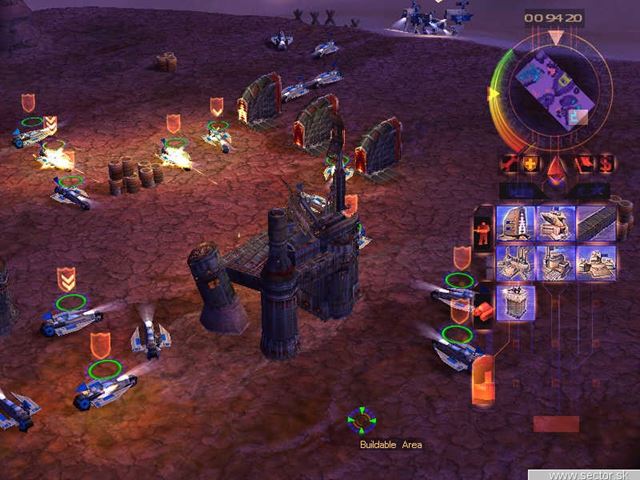Select the cage-like tower on the third build row
This screenshot has width=640, height=480.
[516, 302]
